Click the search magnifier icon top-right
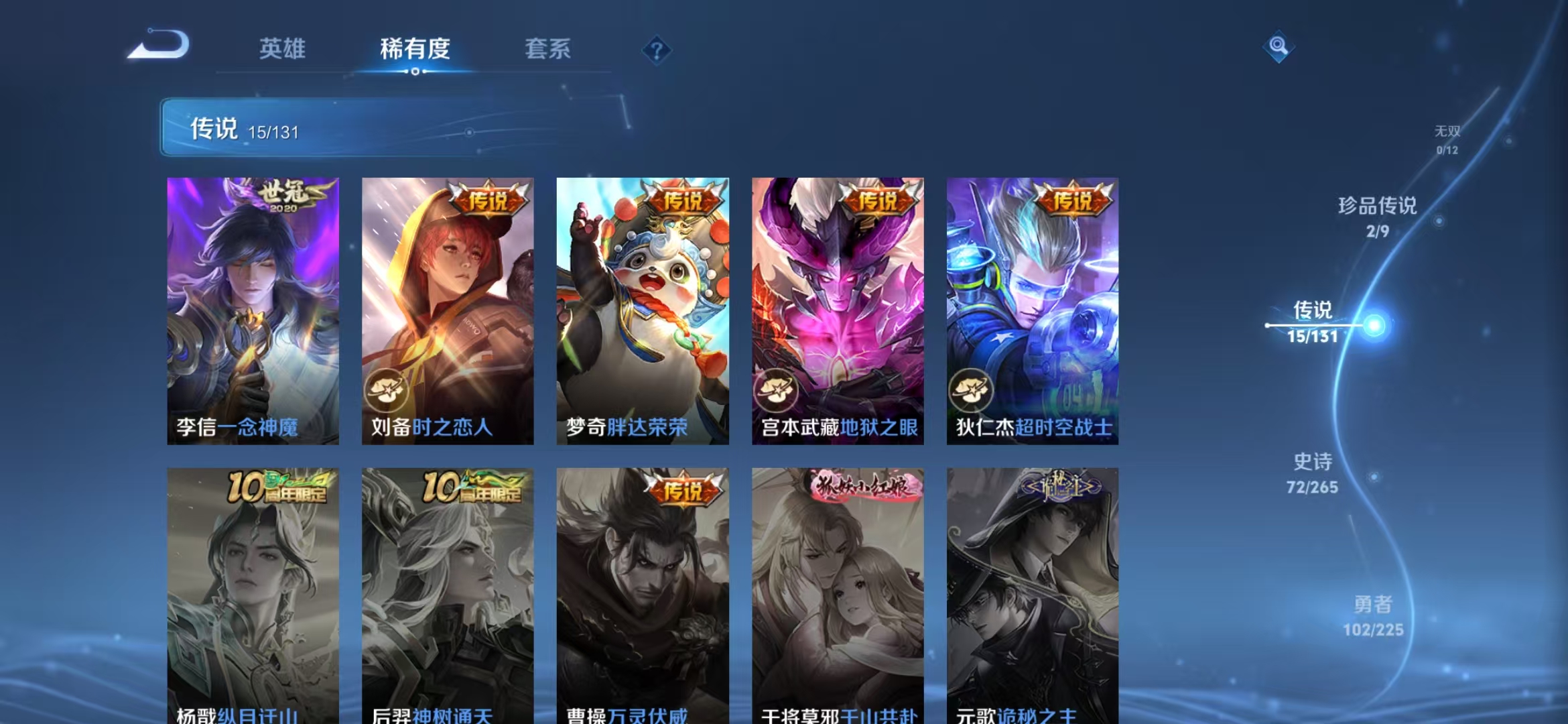 click(x=1279, y=48)
